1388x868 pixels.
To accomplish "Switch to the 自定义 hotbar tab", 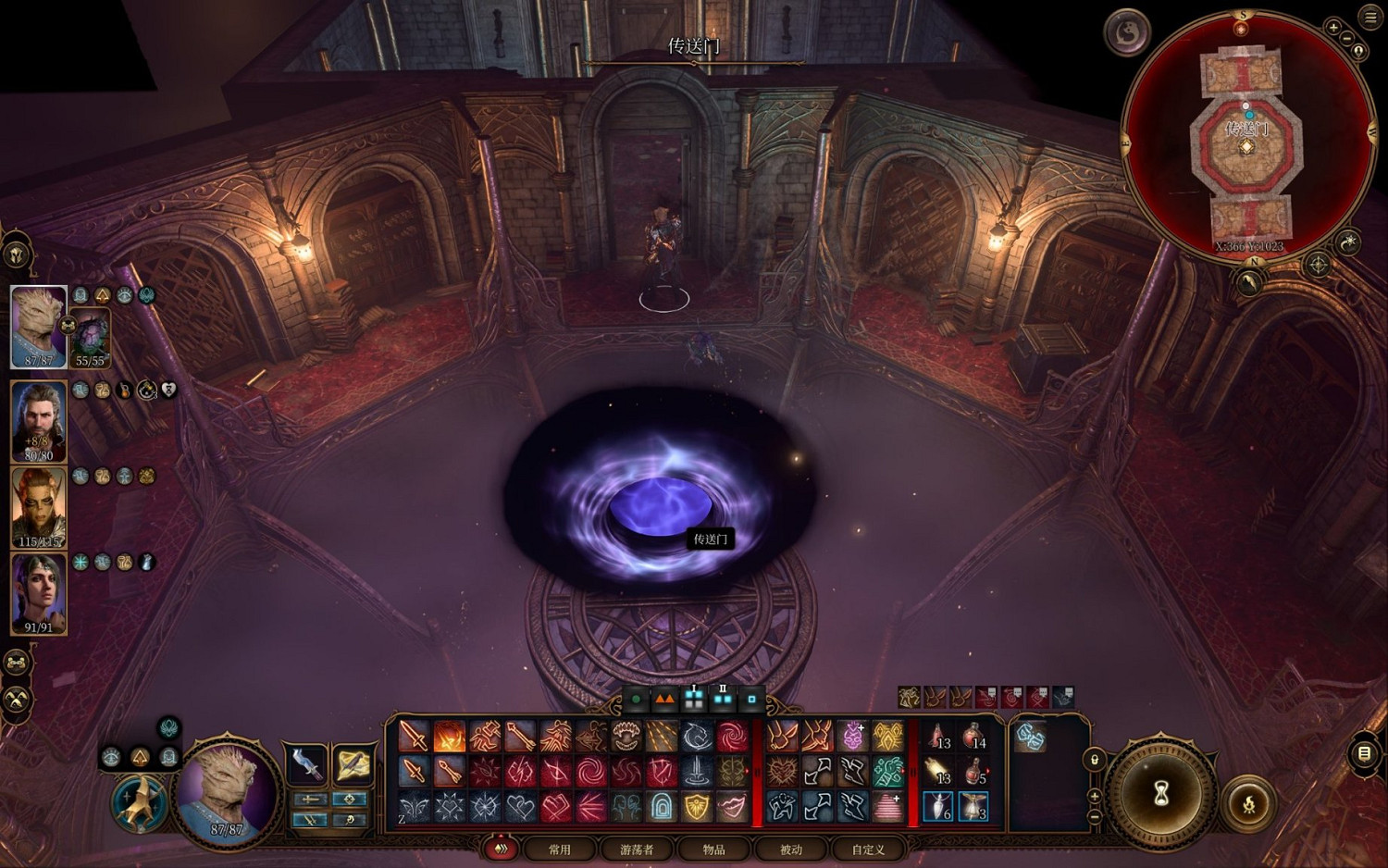I will tap(868, 849).
